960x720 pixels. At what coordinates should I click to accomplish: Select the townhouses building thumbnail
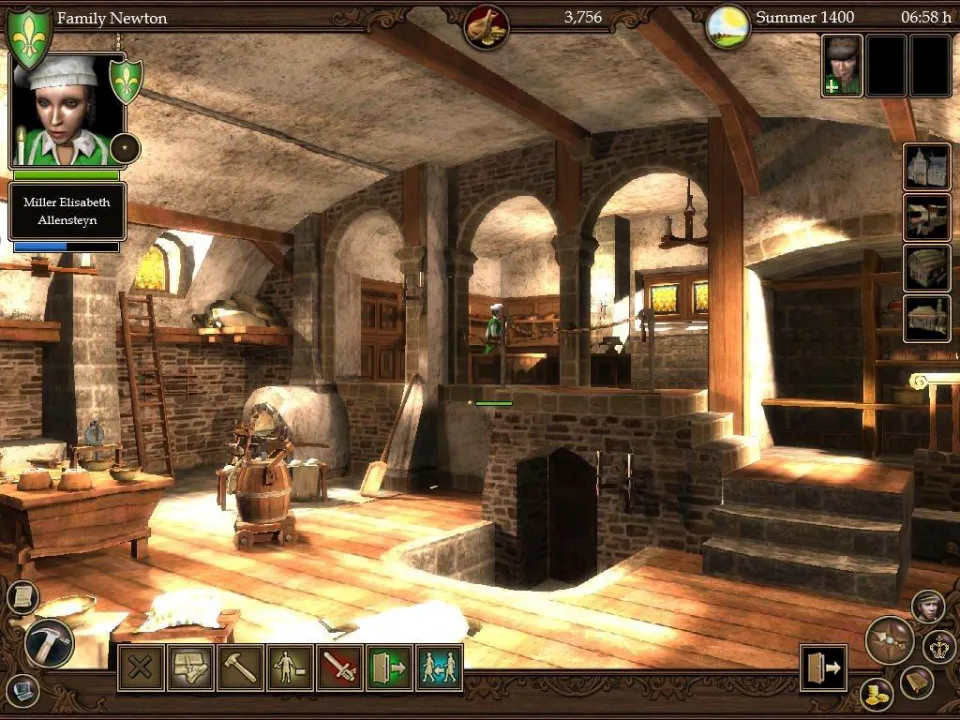pos(926,167)
